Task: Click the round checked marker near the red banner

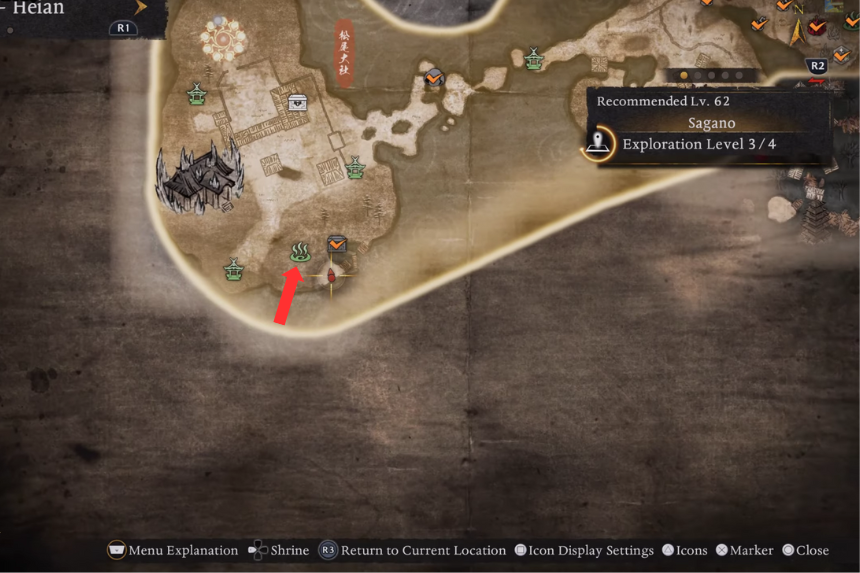Action: tap(434, 77)
